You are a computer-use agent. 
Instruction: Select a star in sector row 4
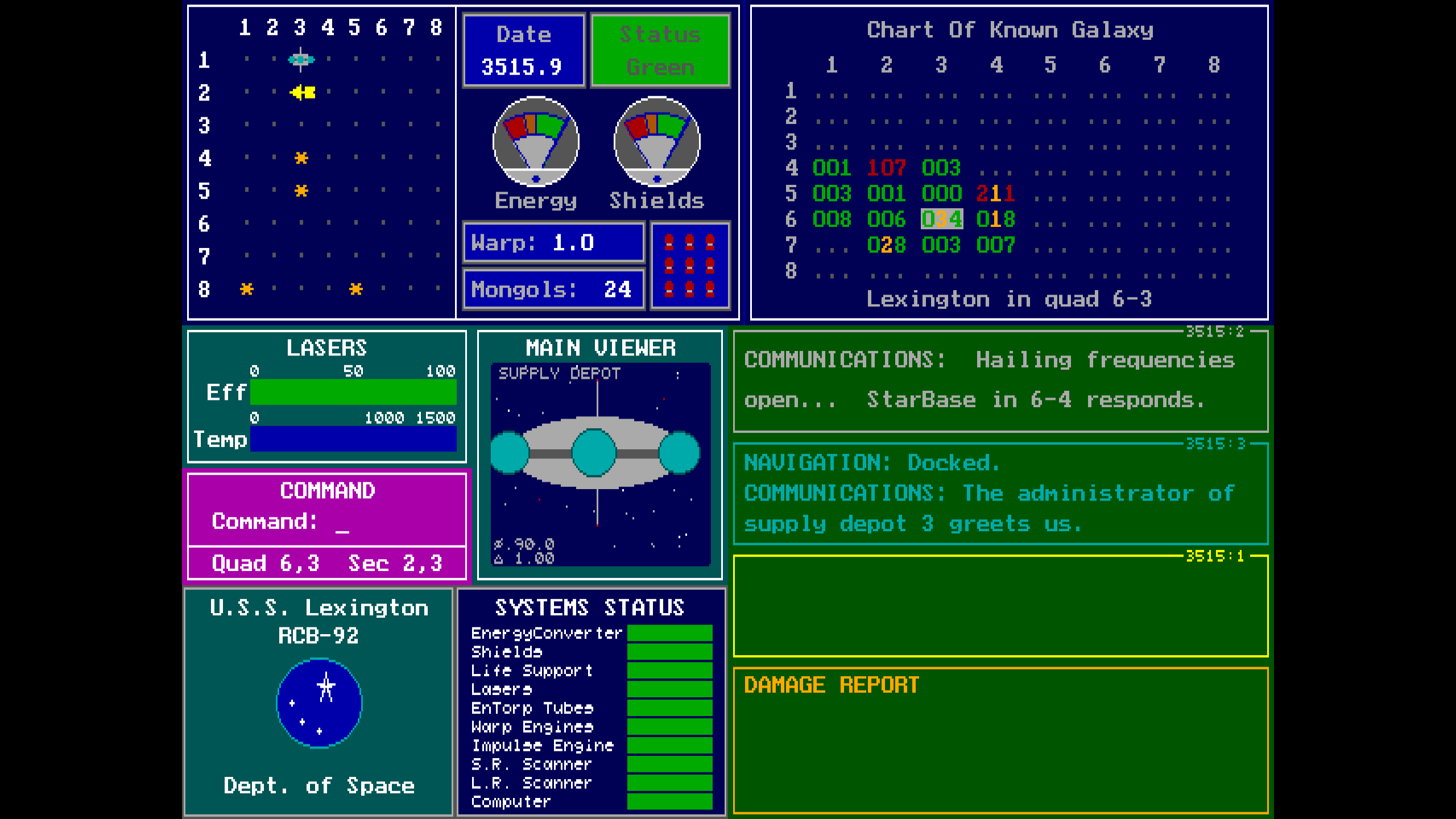pyautogui.click(x=301, y=158)
